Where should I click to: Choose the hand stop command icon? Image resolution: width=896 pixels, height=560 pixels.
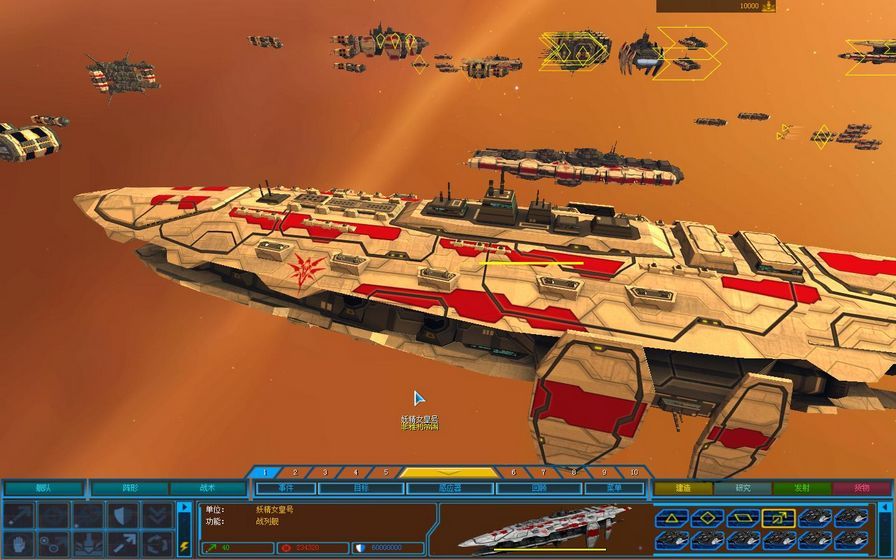[x=21, y=543]
